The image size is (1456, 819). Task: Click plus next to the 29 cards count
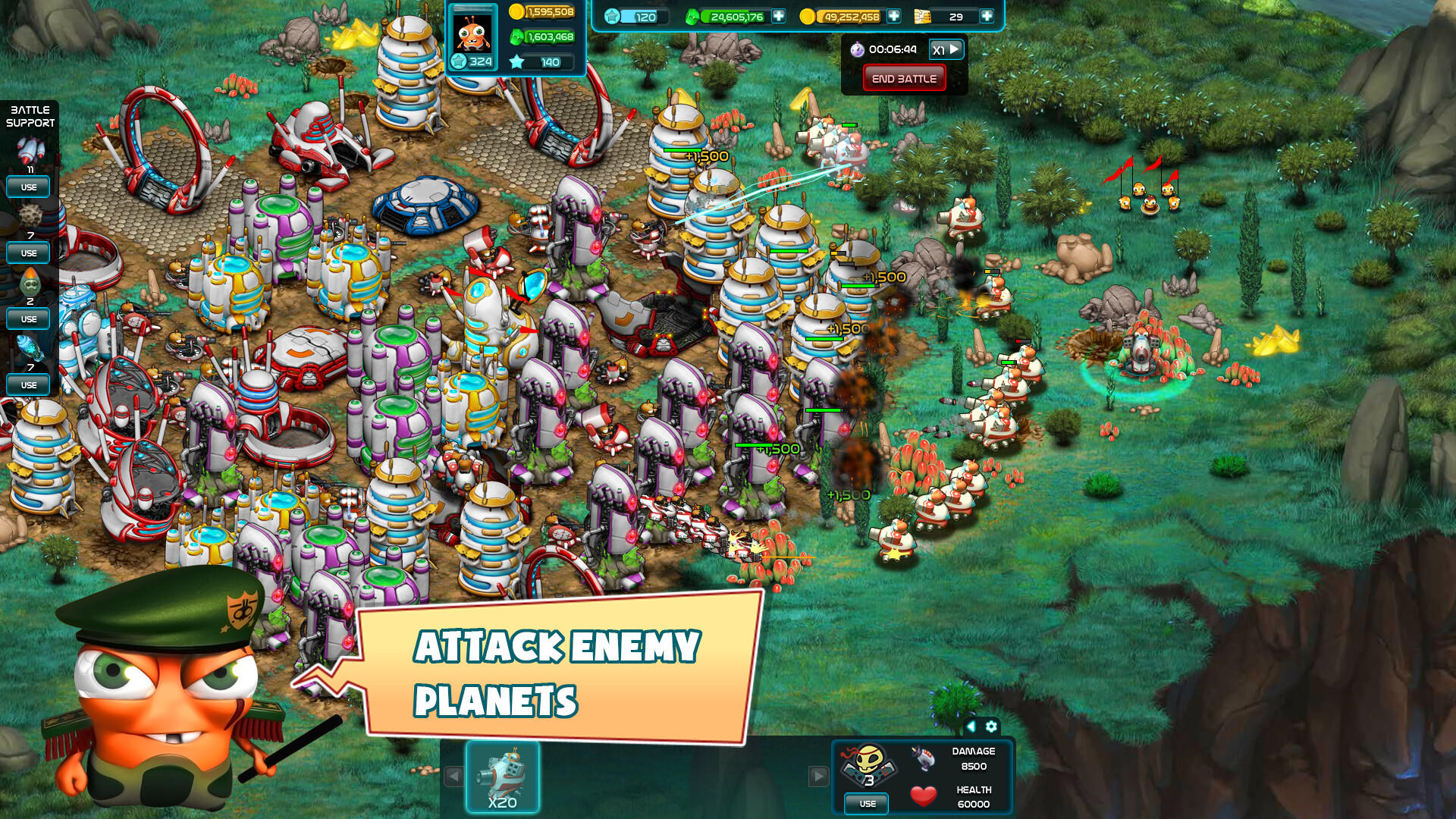[x=986, y=15]
